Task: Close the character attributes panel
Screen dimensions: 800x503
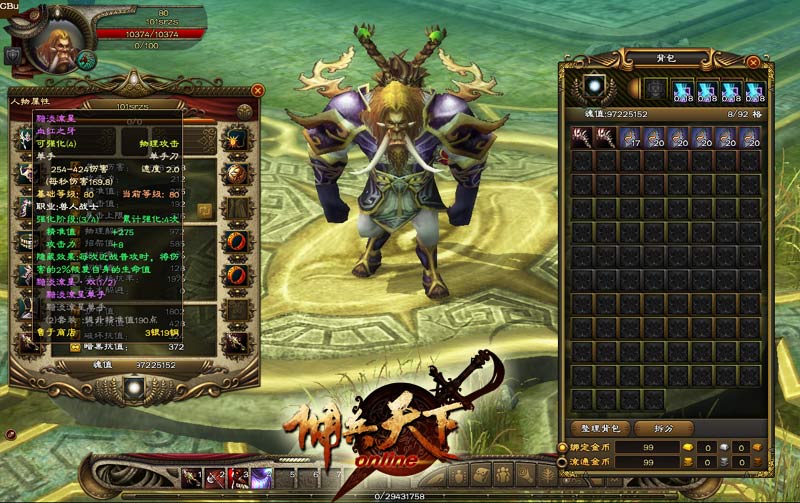Action: tap(257, 90)
